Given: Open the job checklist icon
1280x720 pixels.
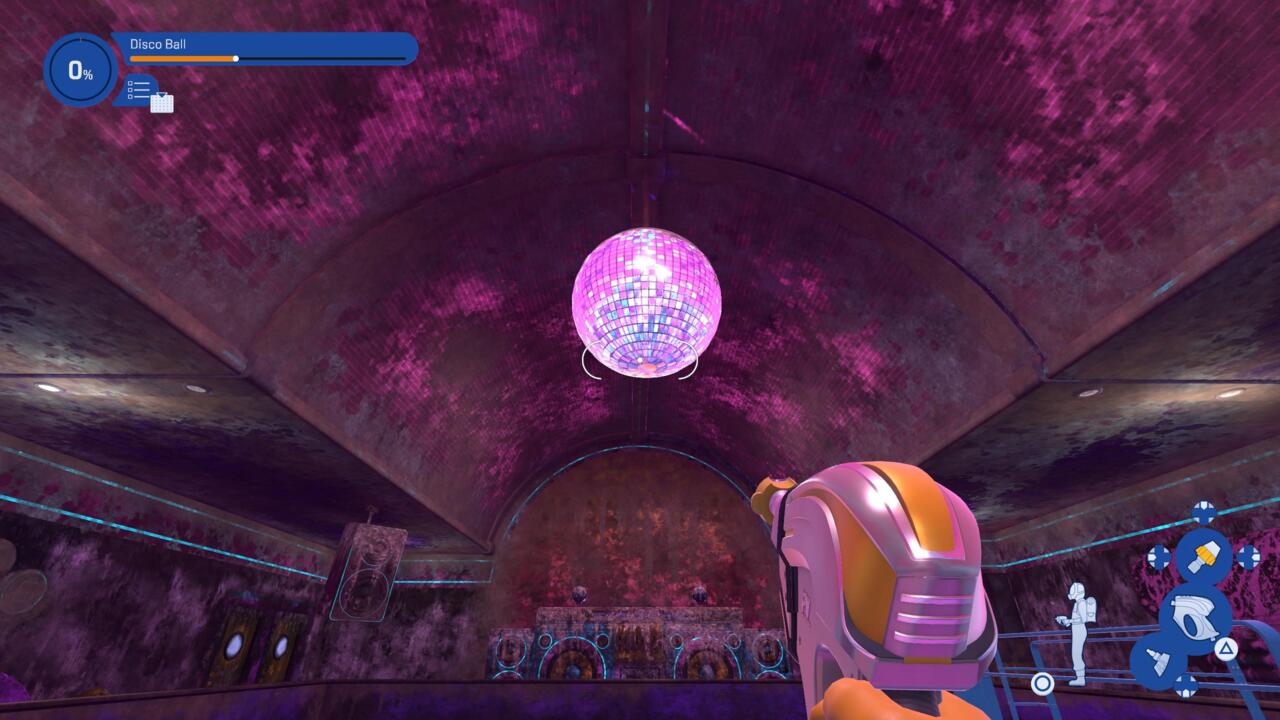Looking at the screenshot, I should point(142,89).
